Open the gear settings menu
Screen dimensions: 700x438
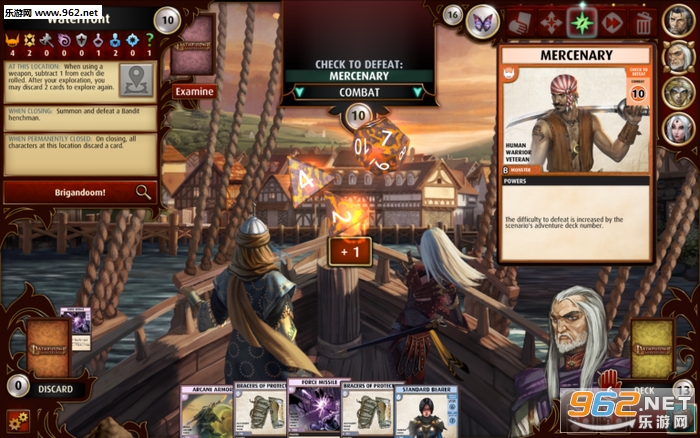(x=17, y=419)
